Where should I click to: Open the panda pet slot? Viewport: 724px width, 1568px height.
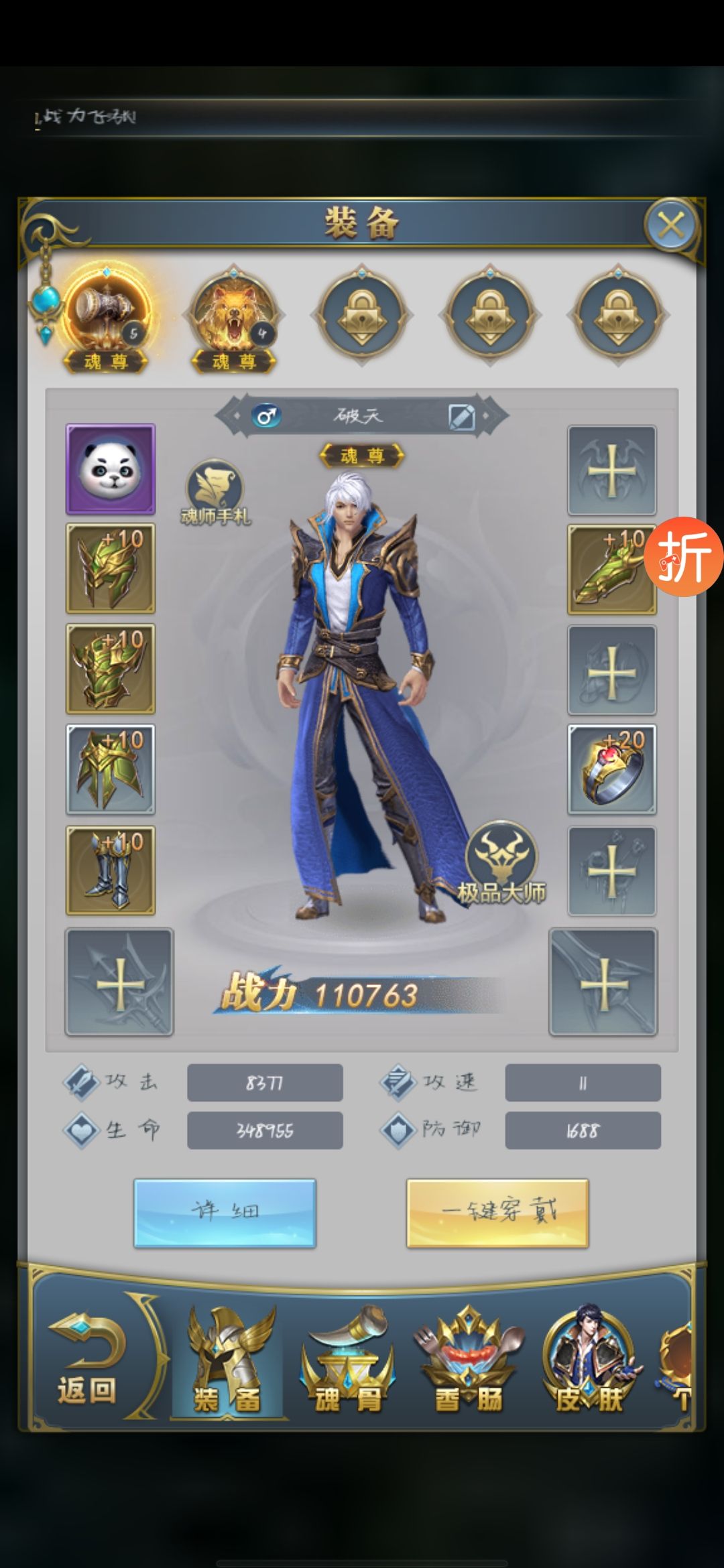(x=111, y=469)
